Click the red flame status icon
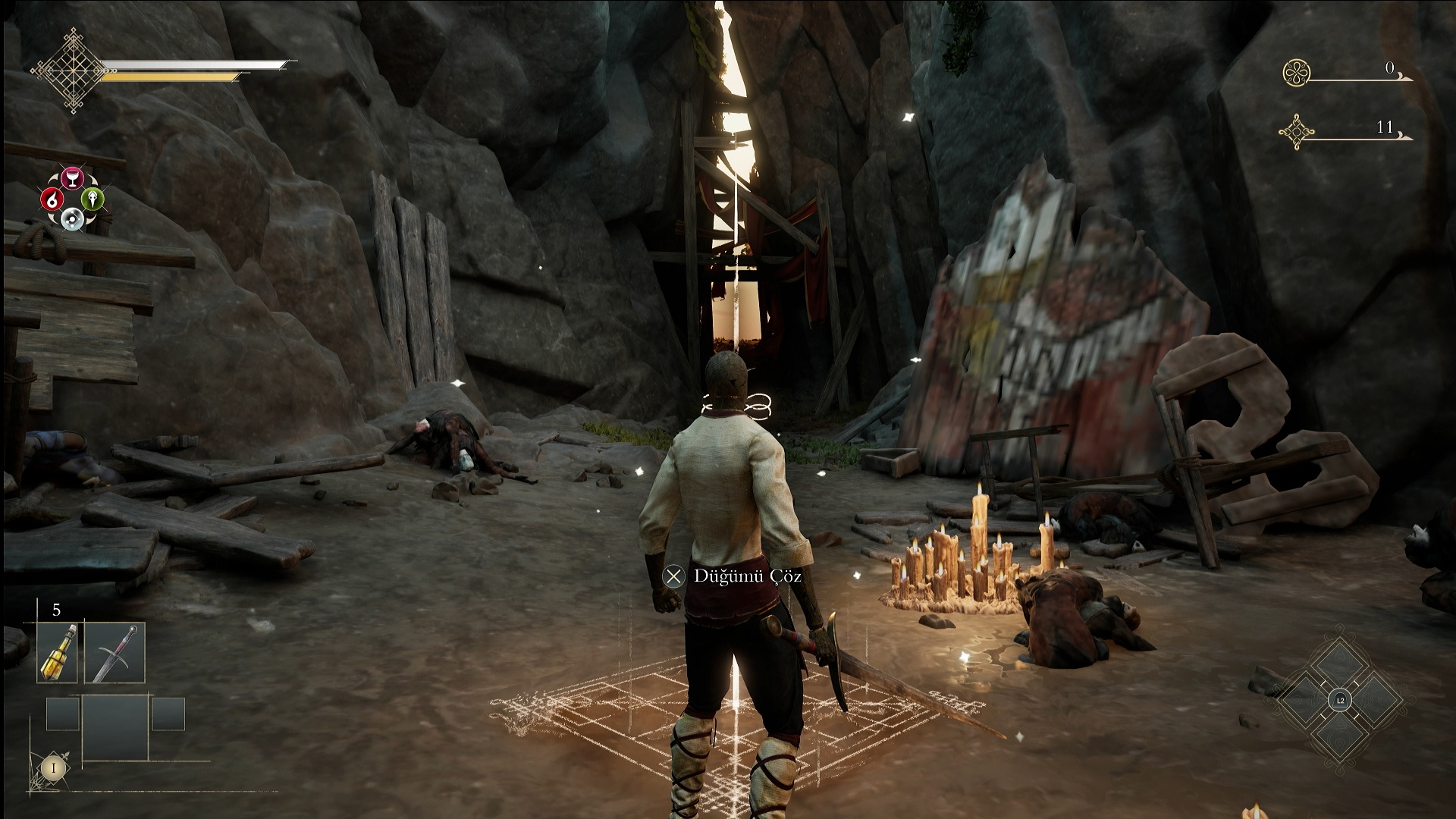 [x=52, y=199]
